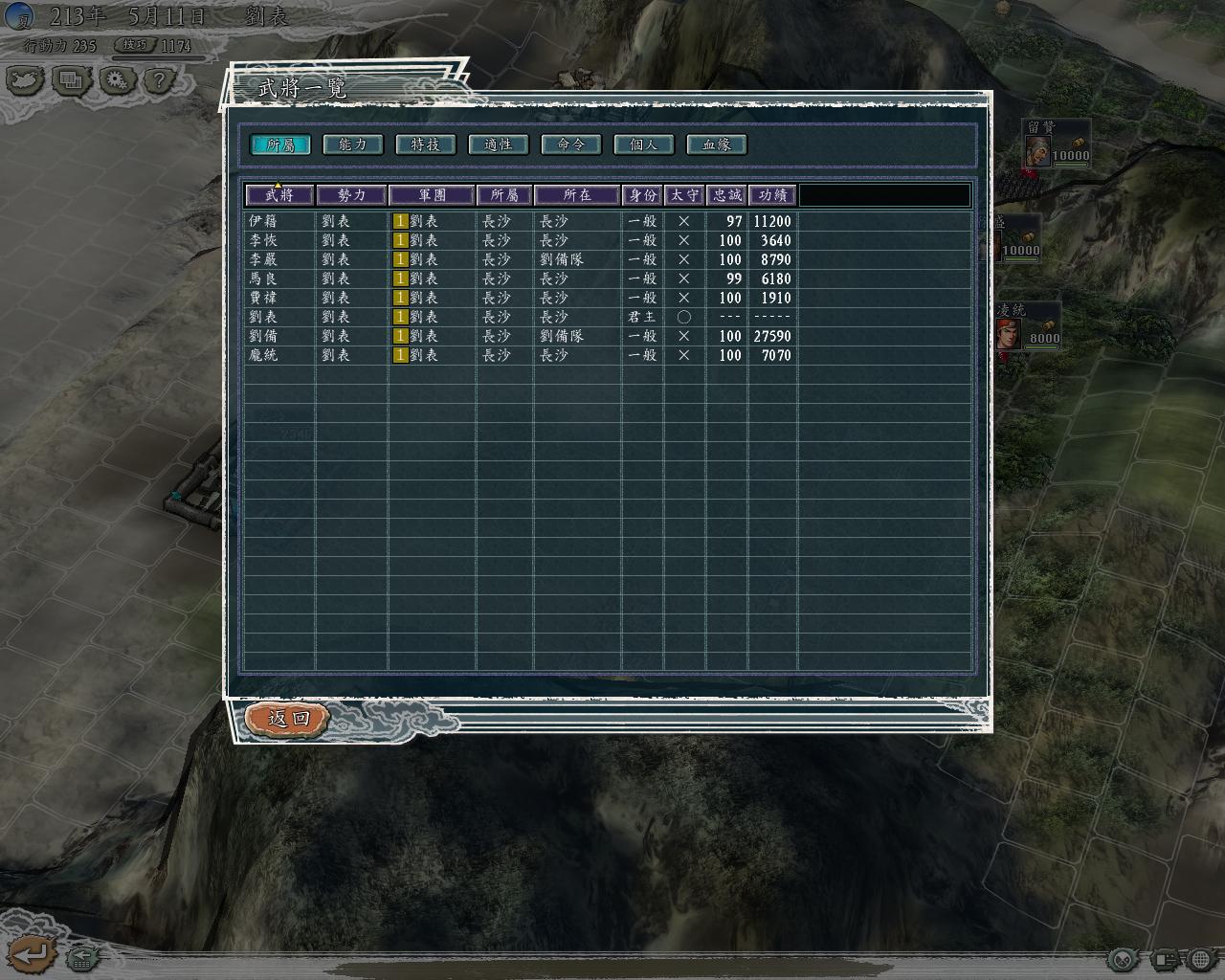The height and width of the screenshot is (980, 1225).
Task: Sort by the 身份 column header
Action: click(642, 195)
